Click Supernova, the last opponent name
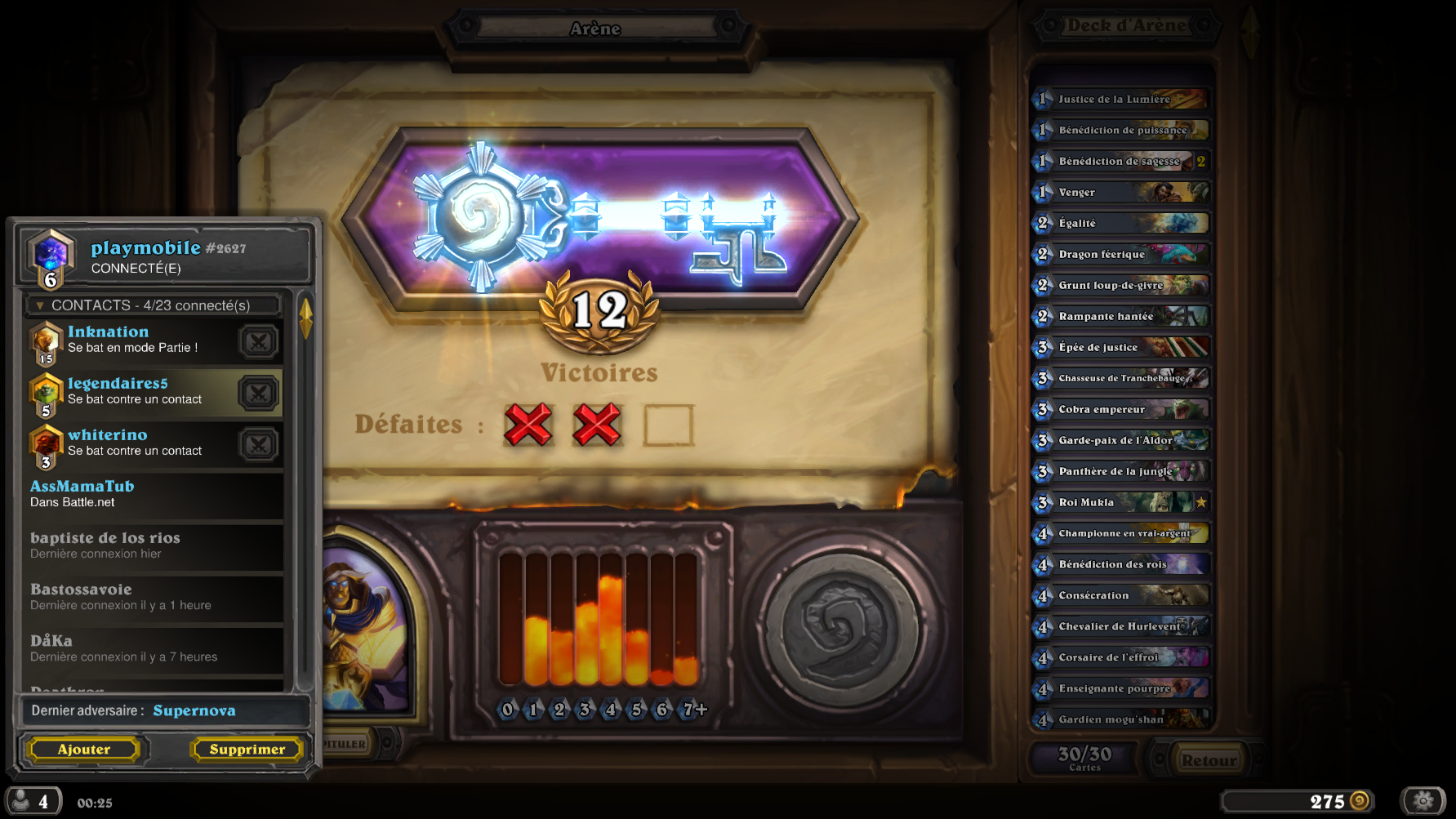Screen dimensions: 1456x819 click(194, 710)
